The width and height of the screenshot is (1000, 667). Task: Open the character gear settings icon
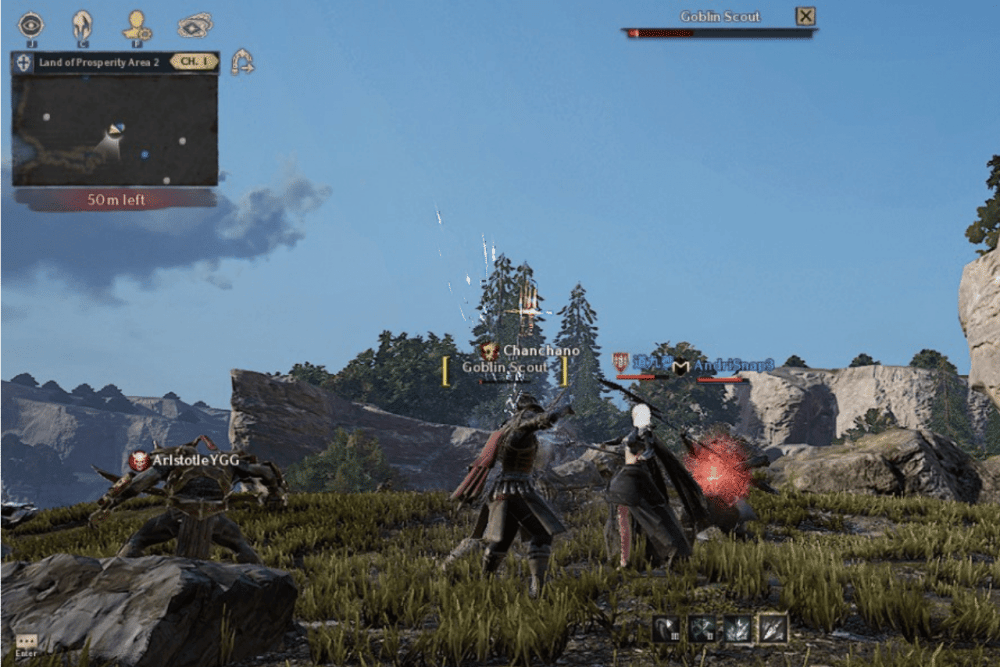coord(137,25)
